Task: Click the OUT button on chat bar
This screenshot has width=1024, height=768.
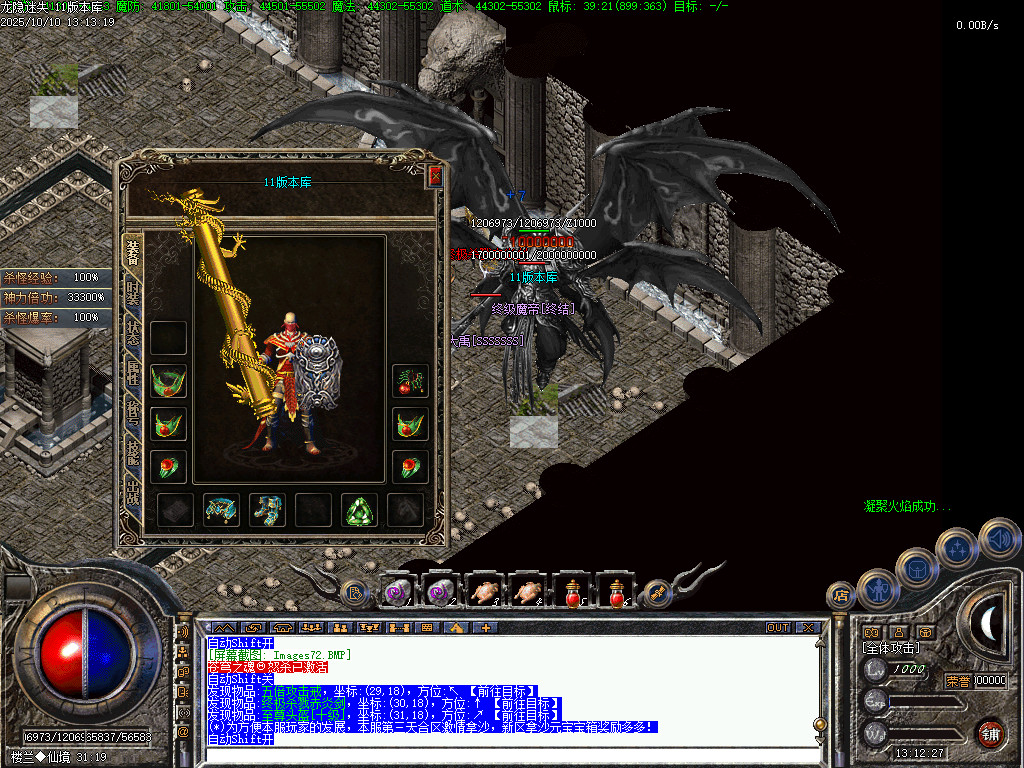Action: click(777, 628)
